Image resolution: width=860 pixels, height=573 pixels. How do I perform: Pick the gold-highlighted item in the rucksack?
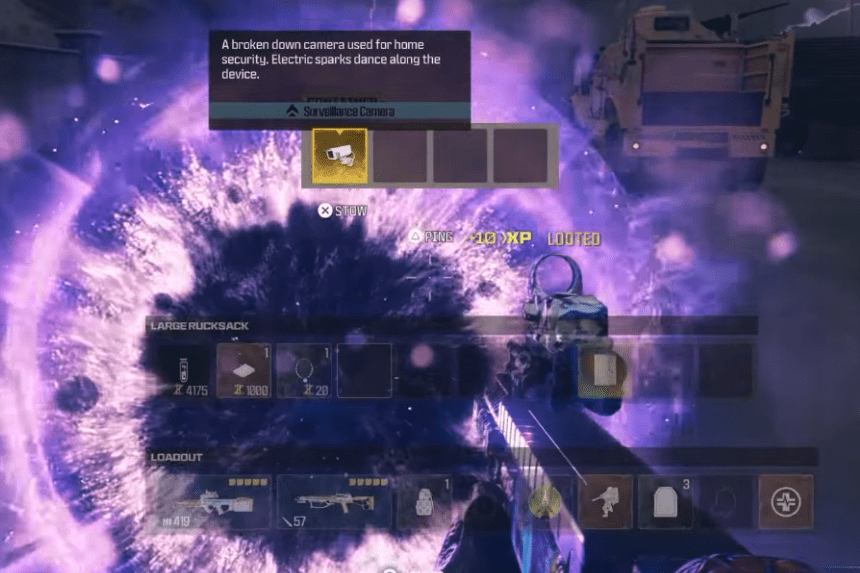click(x=605, y=370)
